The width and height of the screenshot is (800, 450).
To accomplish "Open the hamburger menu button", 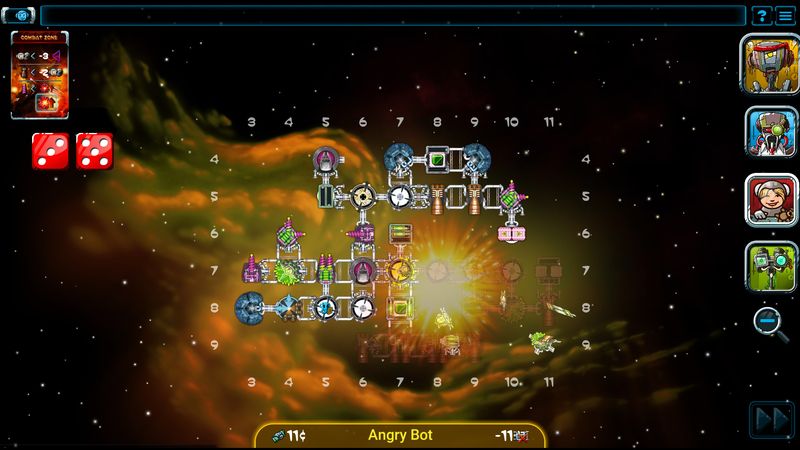I will 785,16.
